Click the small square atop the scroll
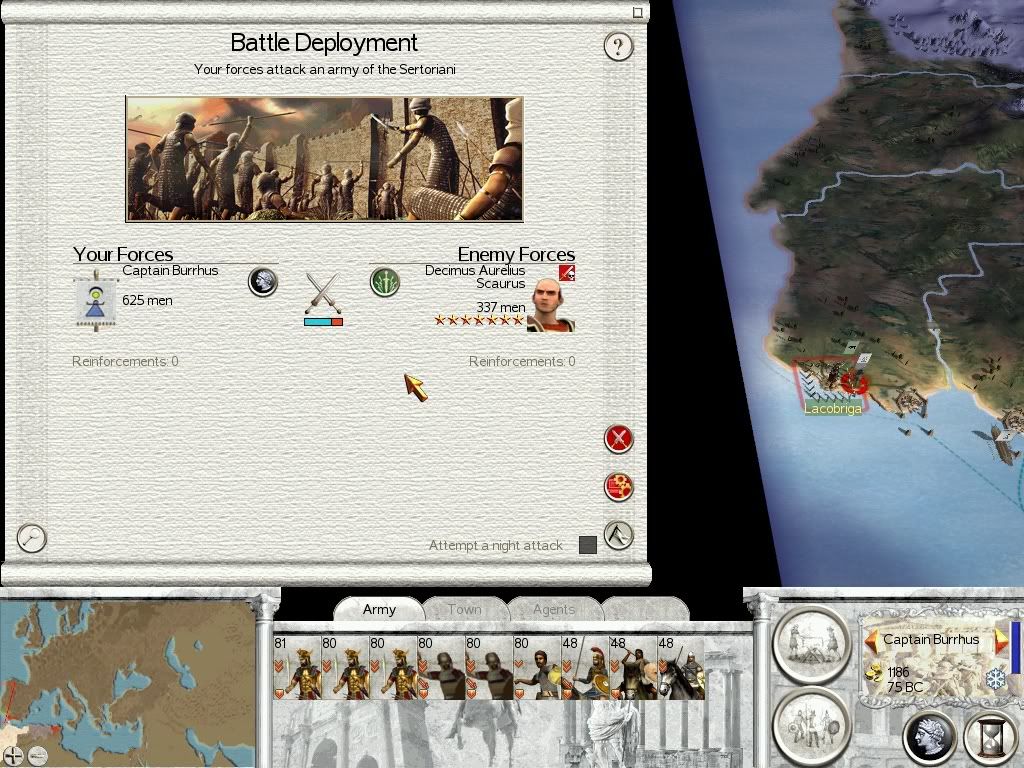The height and width of the screenshot is (768, 1024). point(638,13)
